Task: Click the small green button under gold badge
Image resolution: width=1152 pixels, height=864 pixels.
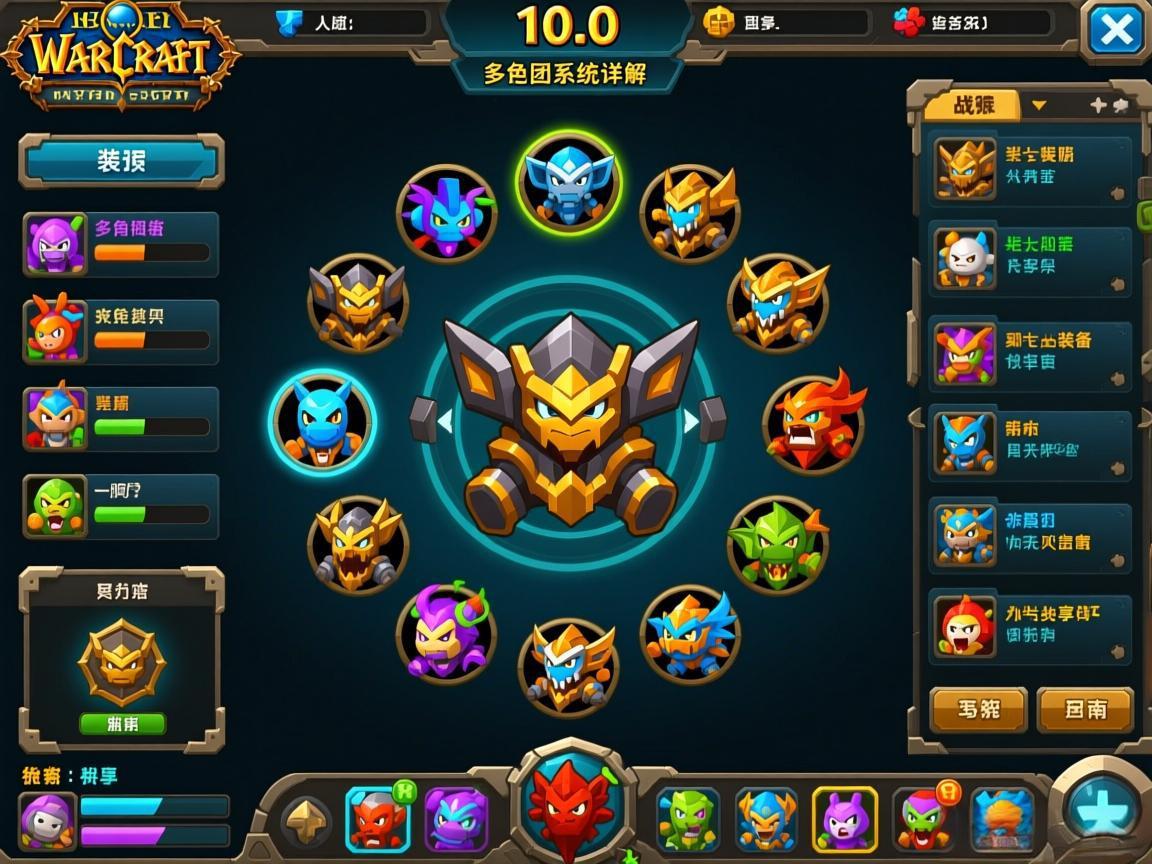Action: coord(122,723)
